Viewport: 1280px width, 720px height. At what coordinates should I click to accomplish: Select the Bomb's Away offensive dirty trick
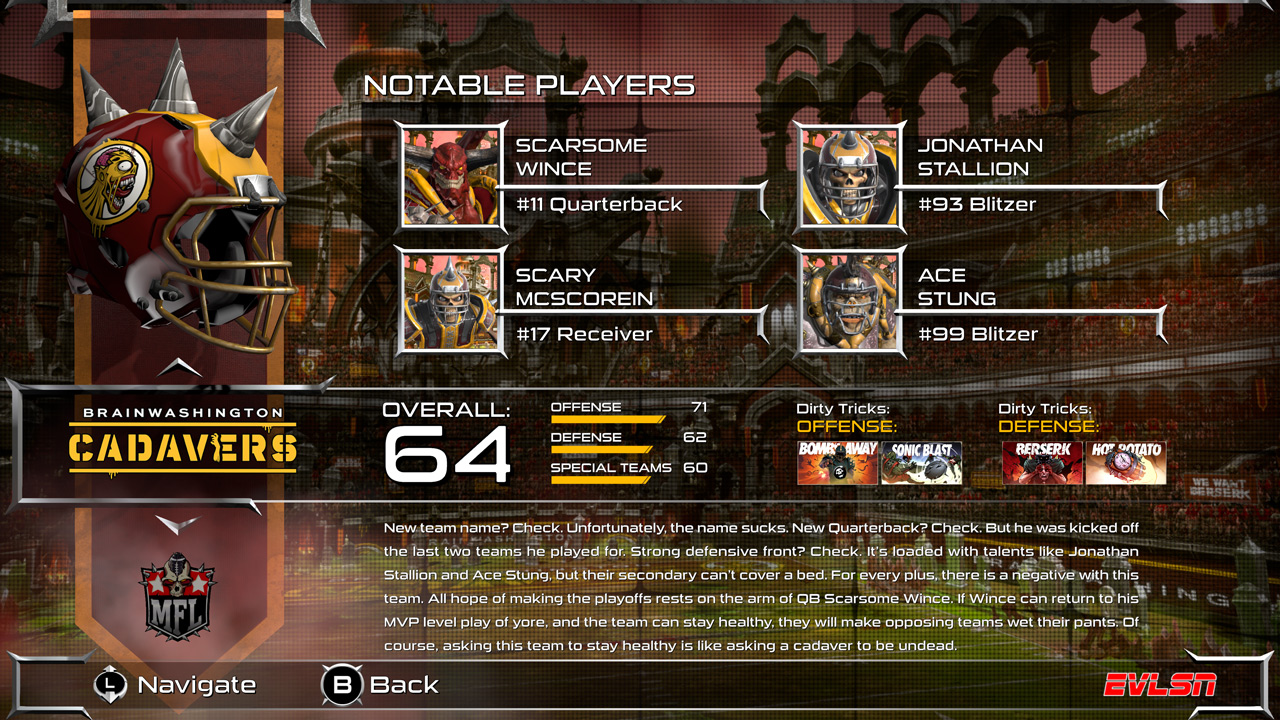coord(836,464)
